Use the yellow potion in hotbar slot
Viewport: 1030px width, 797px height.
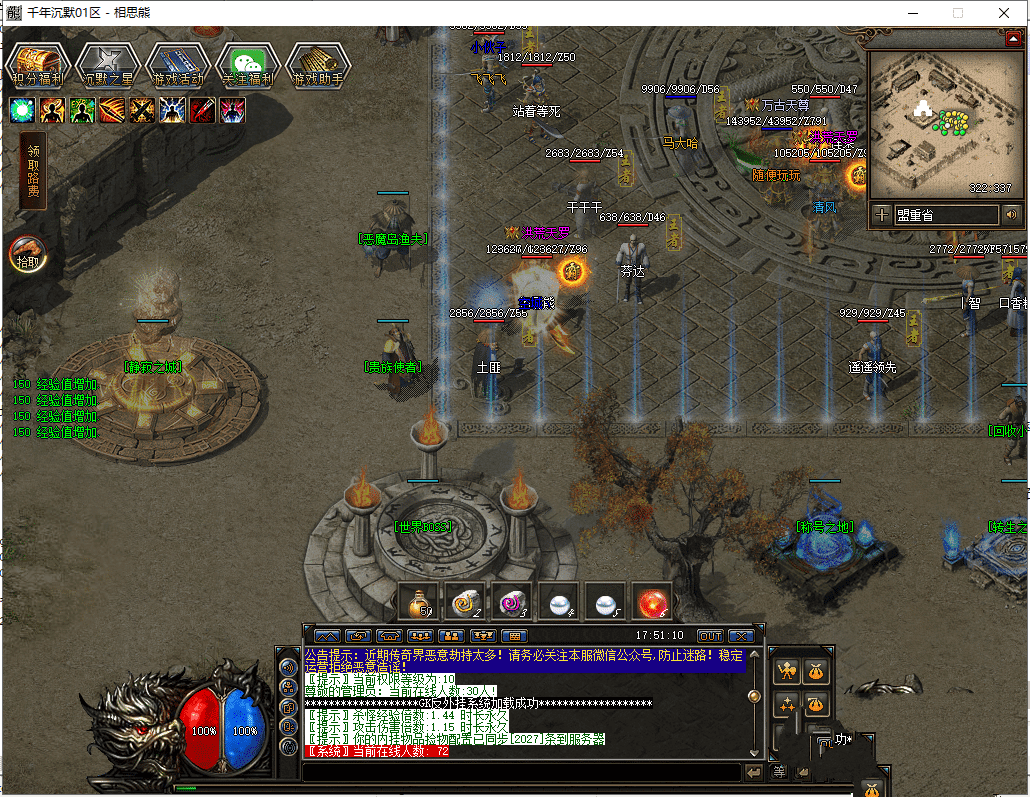417,602
